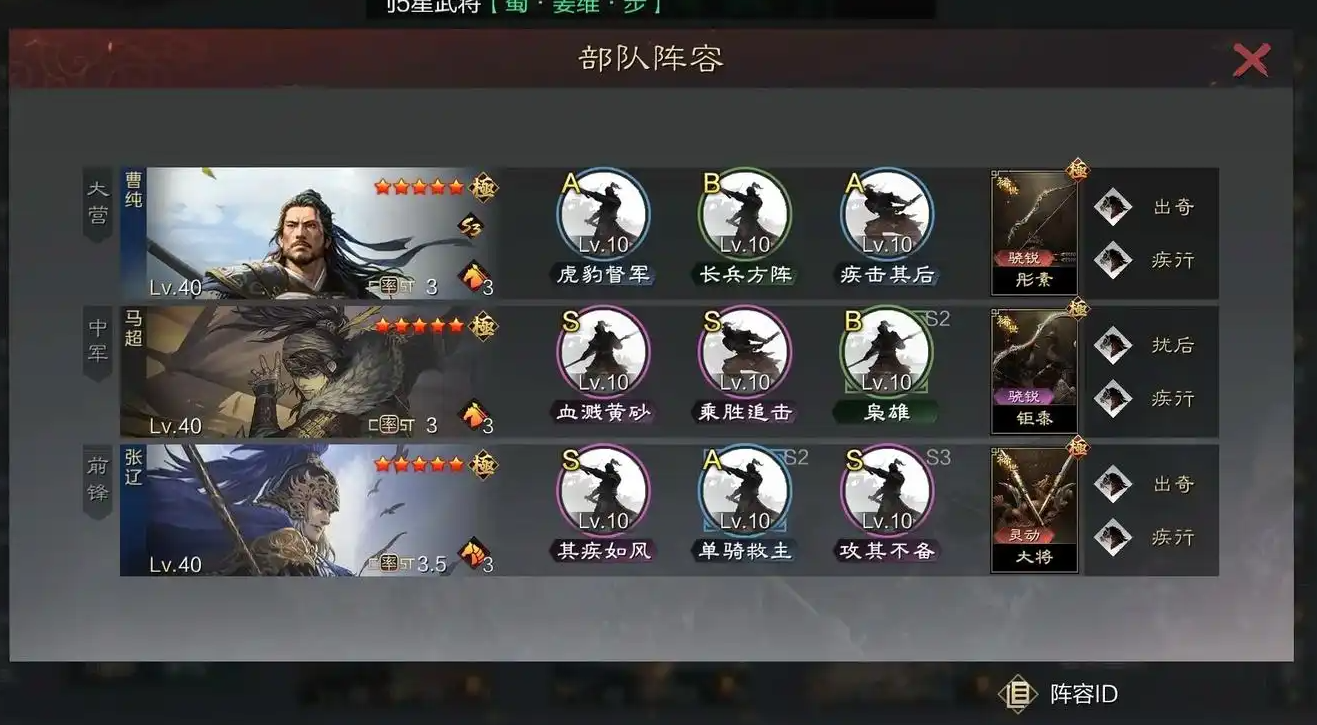This screenshot has width=1317, height=725.
Task: Close the 部队阵容 lineup panel
Action: (1251, 59)
